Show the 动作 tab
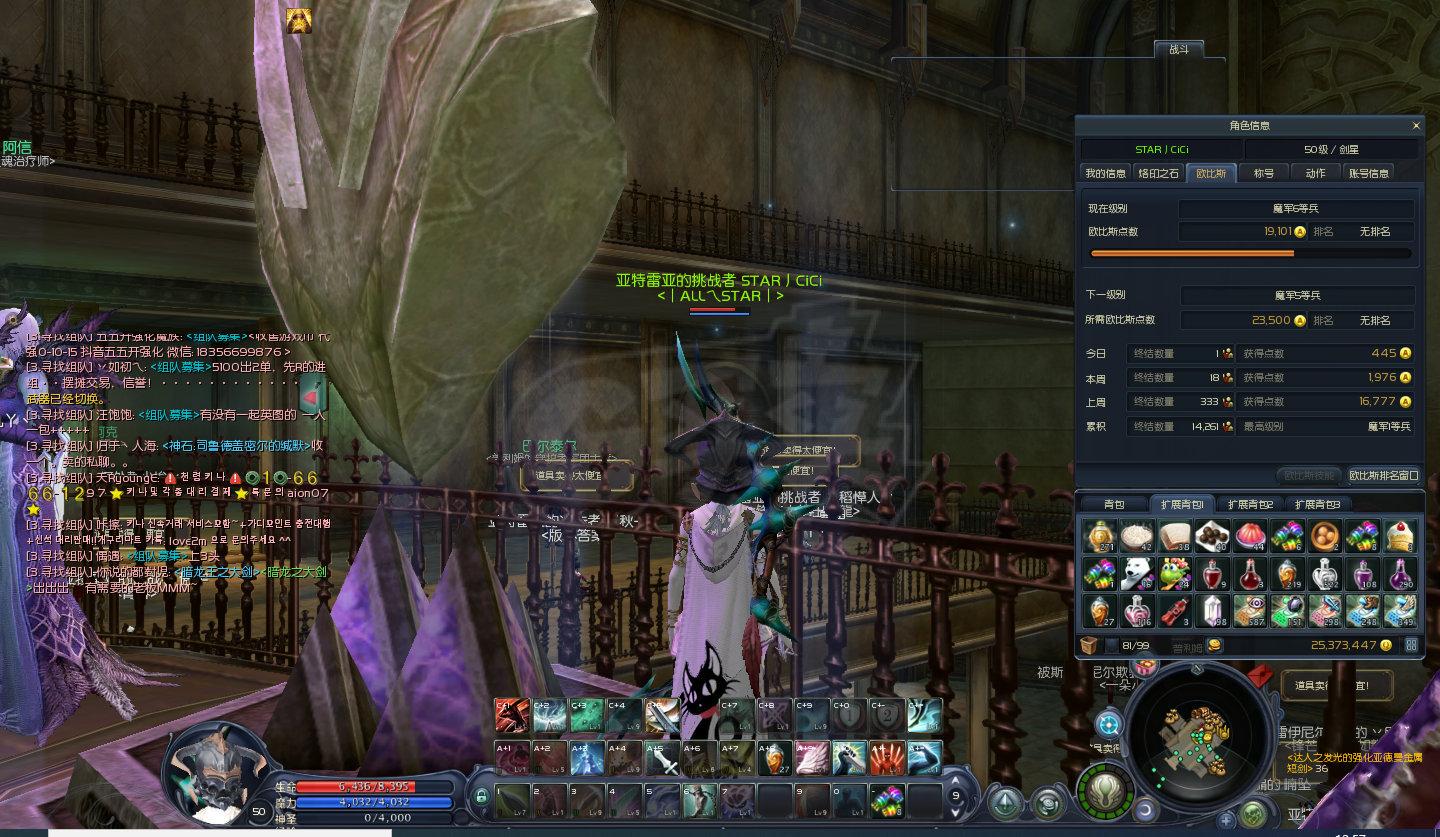Screen dimensions: 1440x837 coord(1316,173)
